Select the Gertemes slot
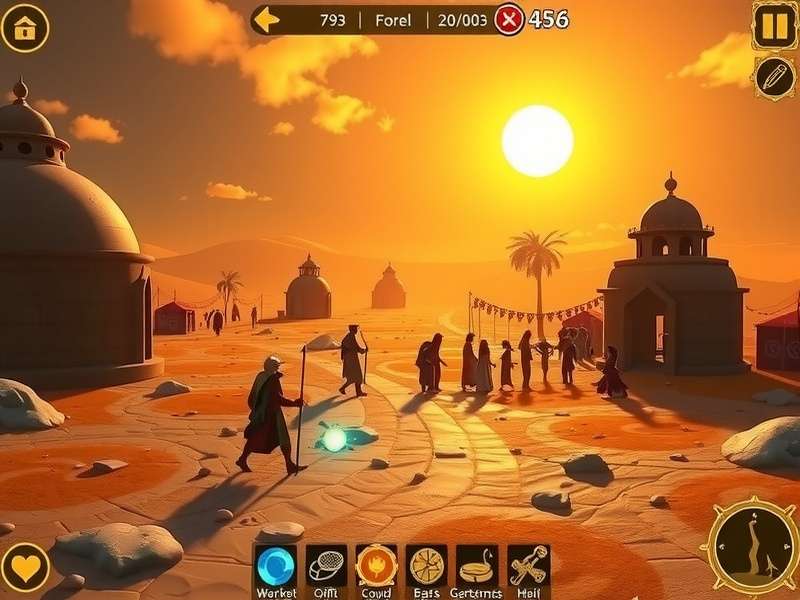 (x=477, y=565)
